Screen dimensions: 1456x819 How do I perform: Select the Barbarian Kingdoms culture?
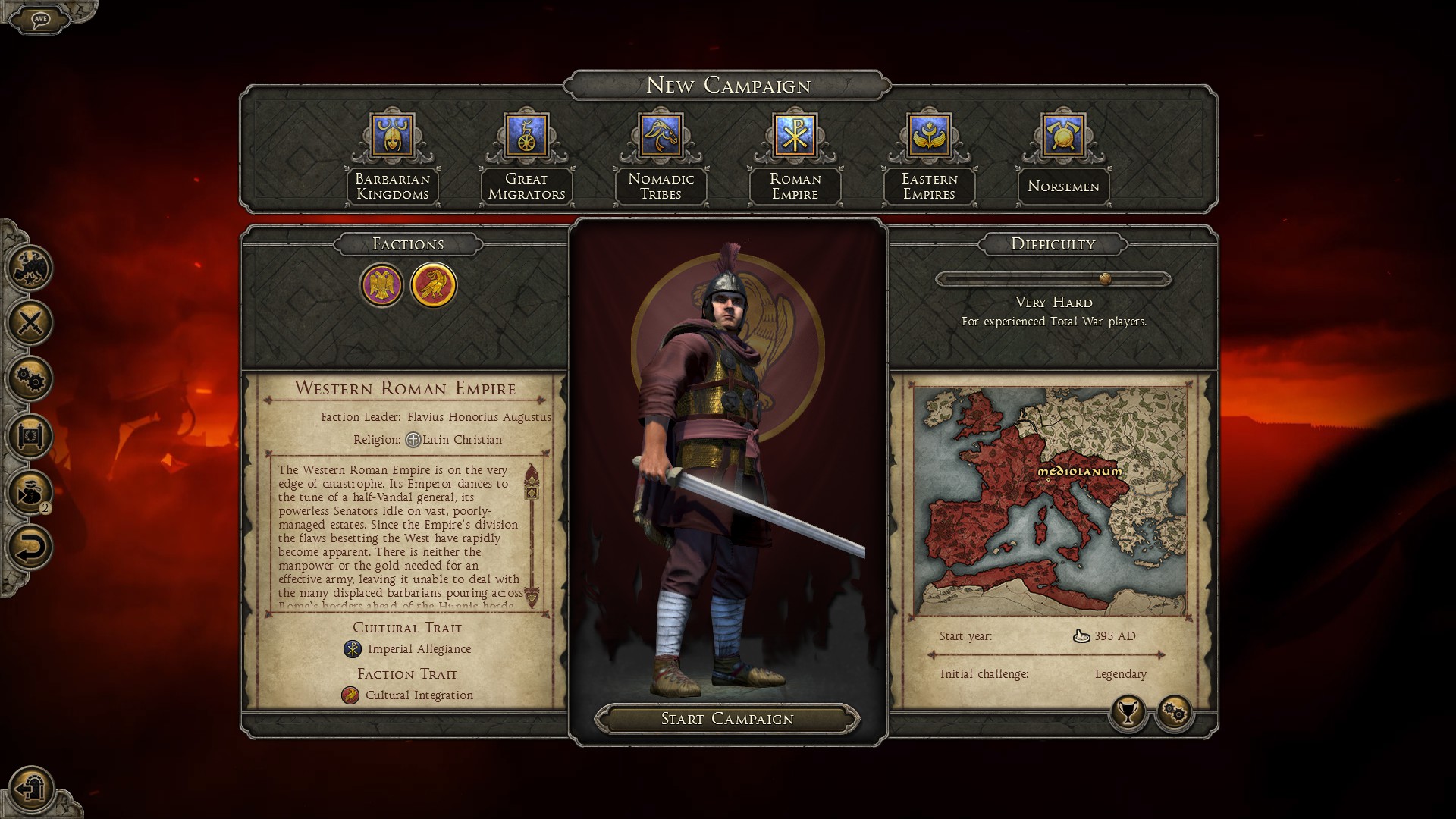coord(392,136)
